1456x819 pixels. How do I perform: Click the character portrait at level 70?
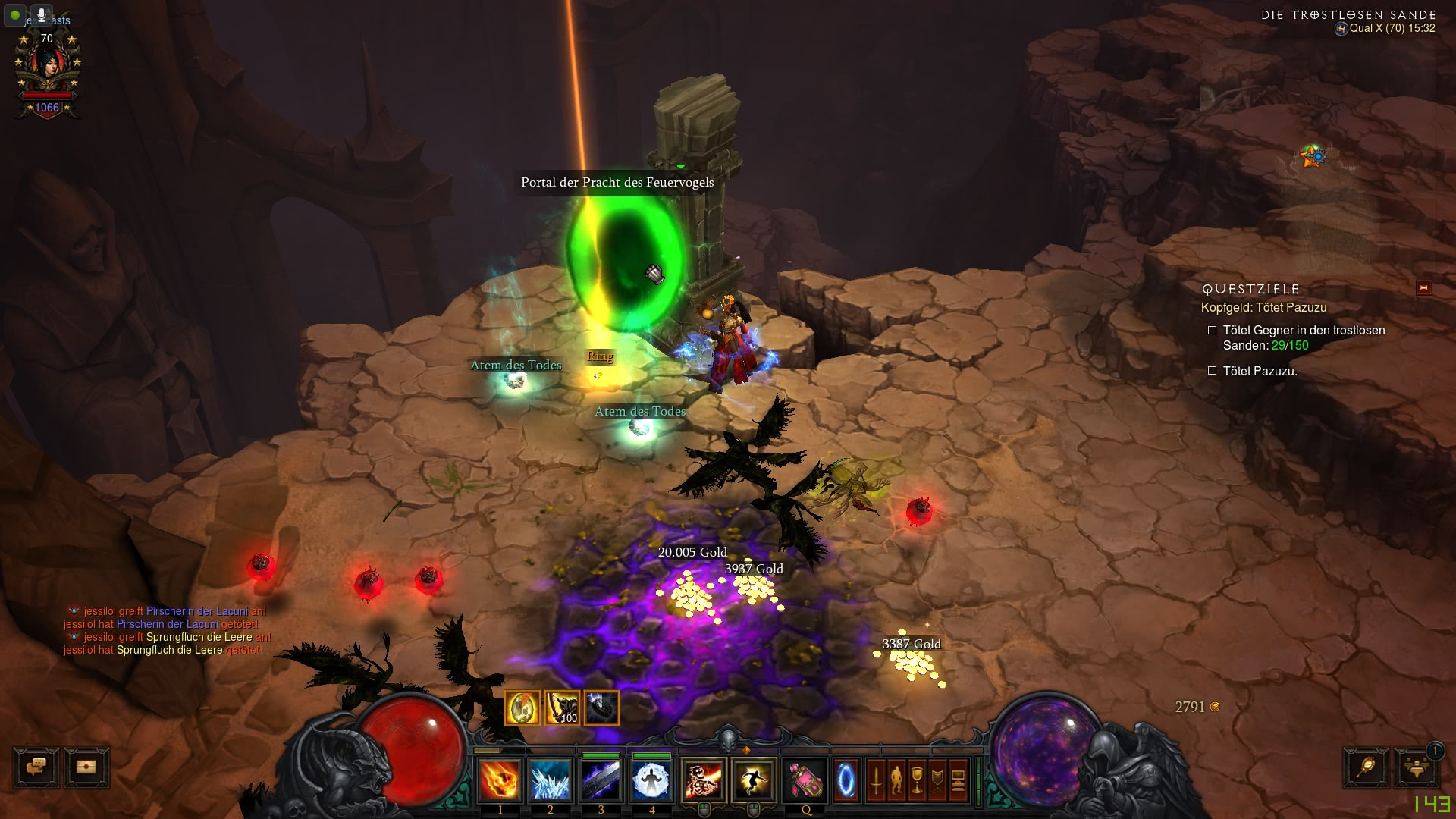47,68
